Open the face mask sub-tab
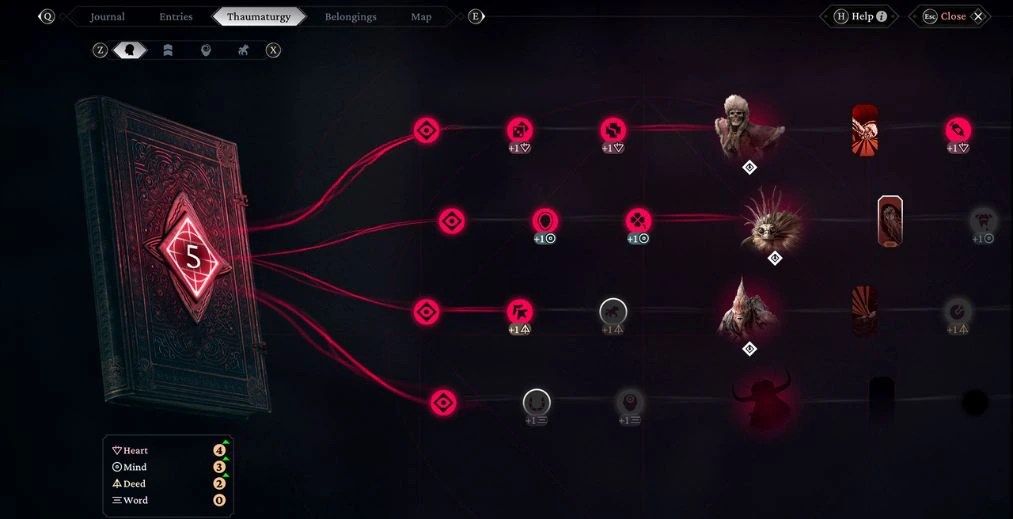 [205, 50]
